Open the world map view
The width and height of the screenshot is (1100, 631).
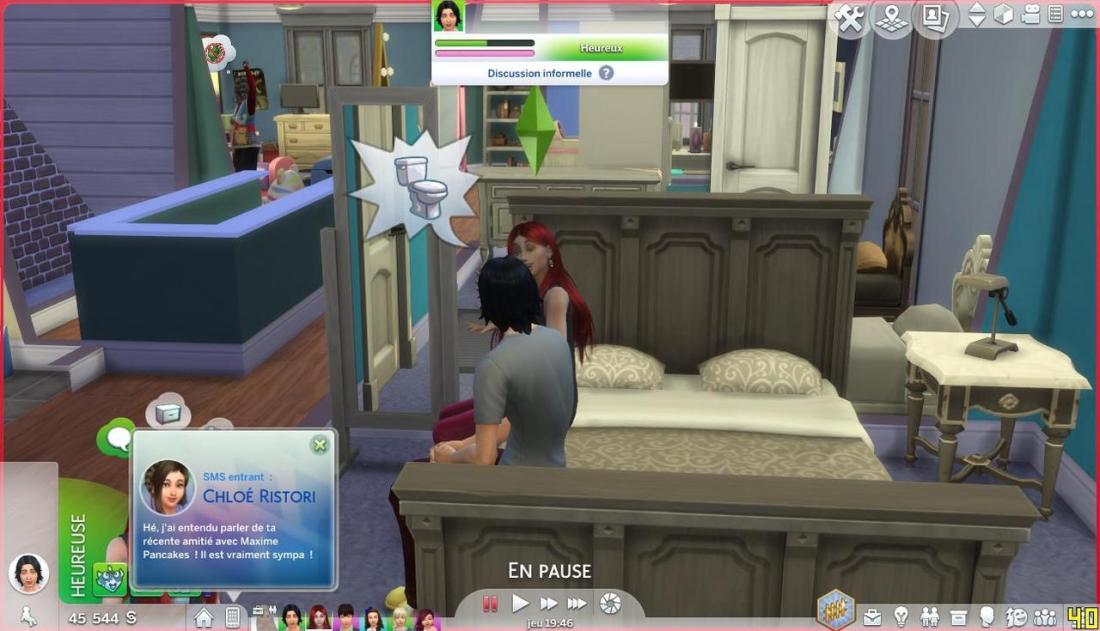point(892,17)
